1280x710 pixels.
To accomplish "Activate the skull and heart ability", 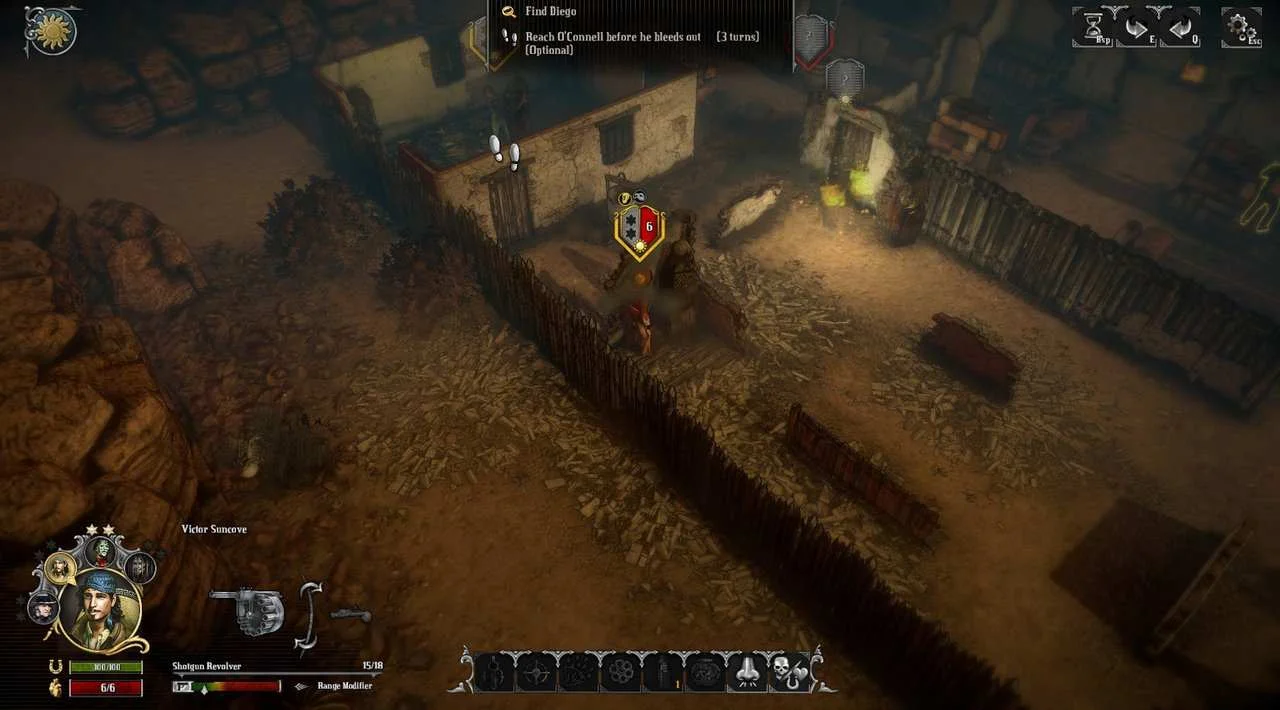I will pyautogui.click(x=789, y=671).
